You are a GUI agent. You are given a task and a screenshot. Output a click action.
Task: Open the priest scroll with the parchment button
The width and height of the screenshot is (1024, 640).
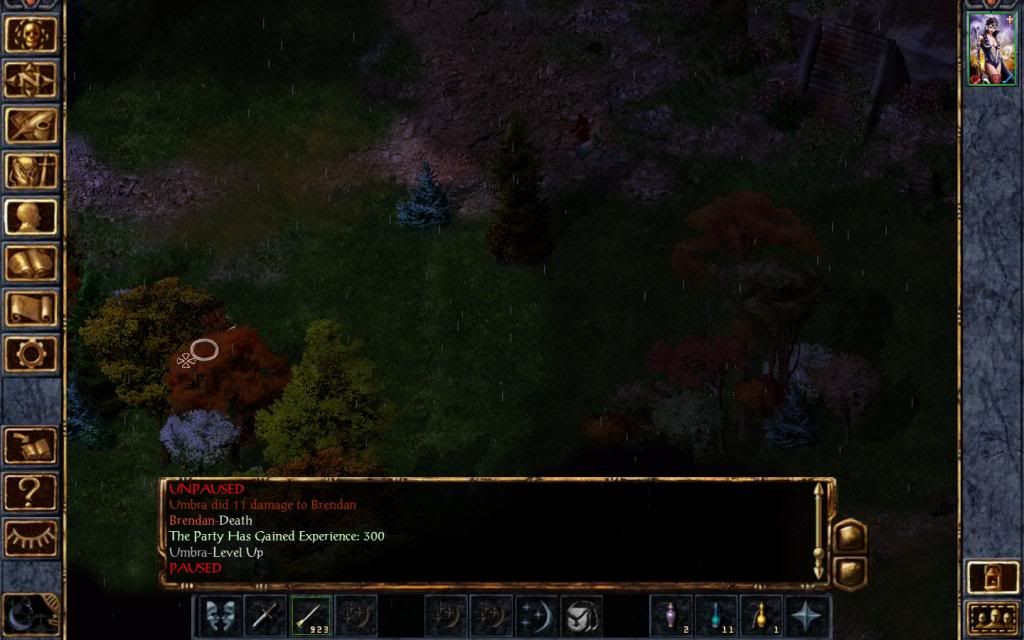point(31,309)
